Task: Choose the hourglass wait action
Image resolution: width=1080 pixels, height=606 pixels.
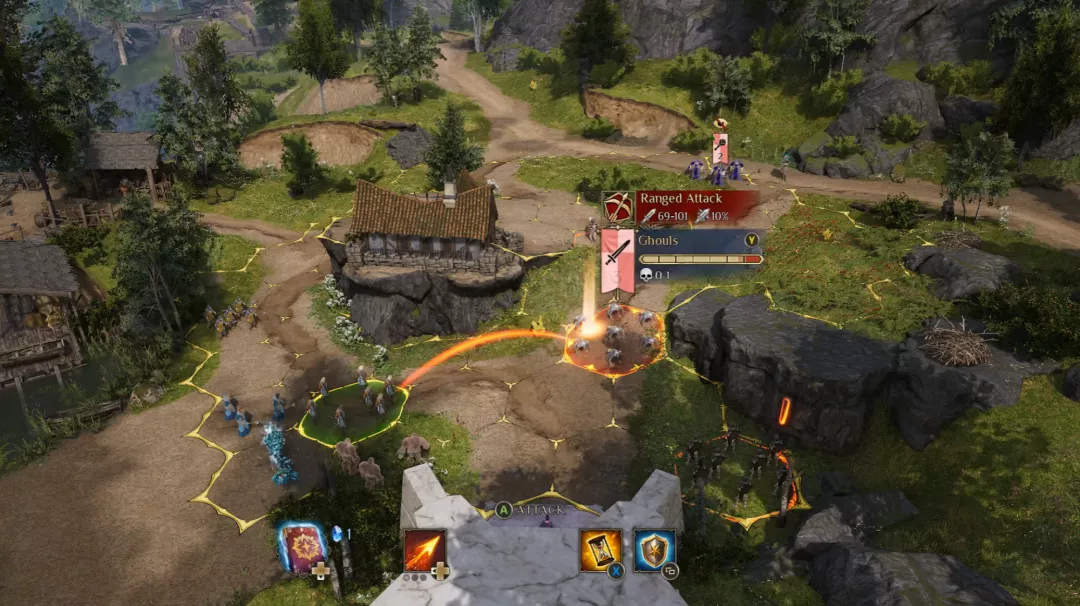Action: tap(600, 550)
